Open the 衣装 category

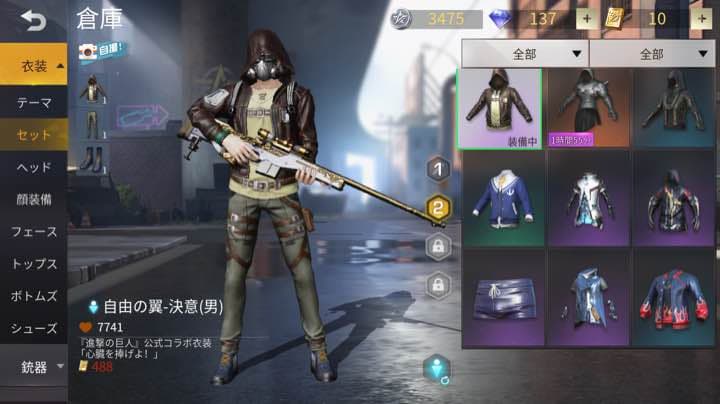[x=34, y=66]
